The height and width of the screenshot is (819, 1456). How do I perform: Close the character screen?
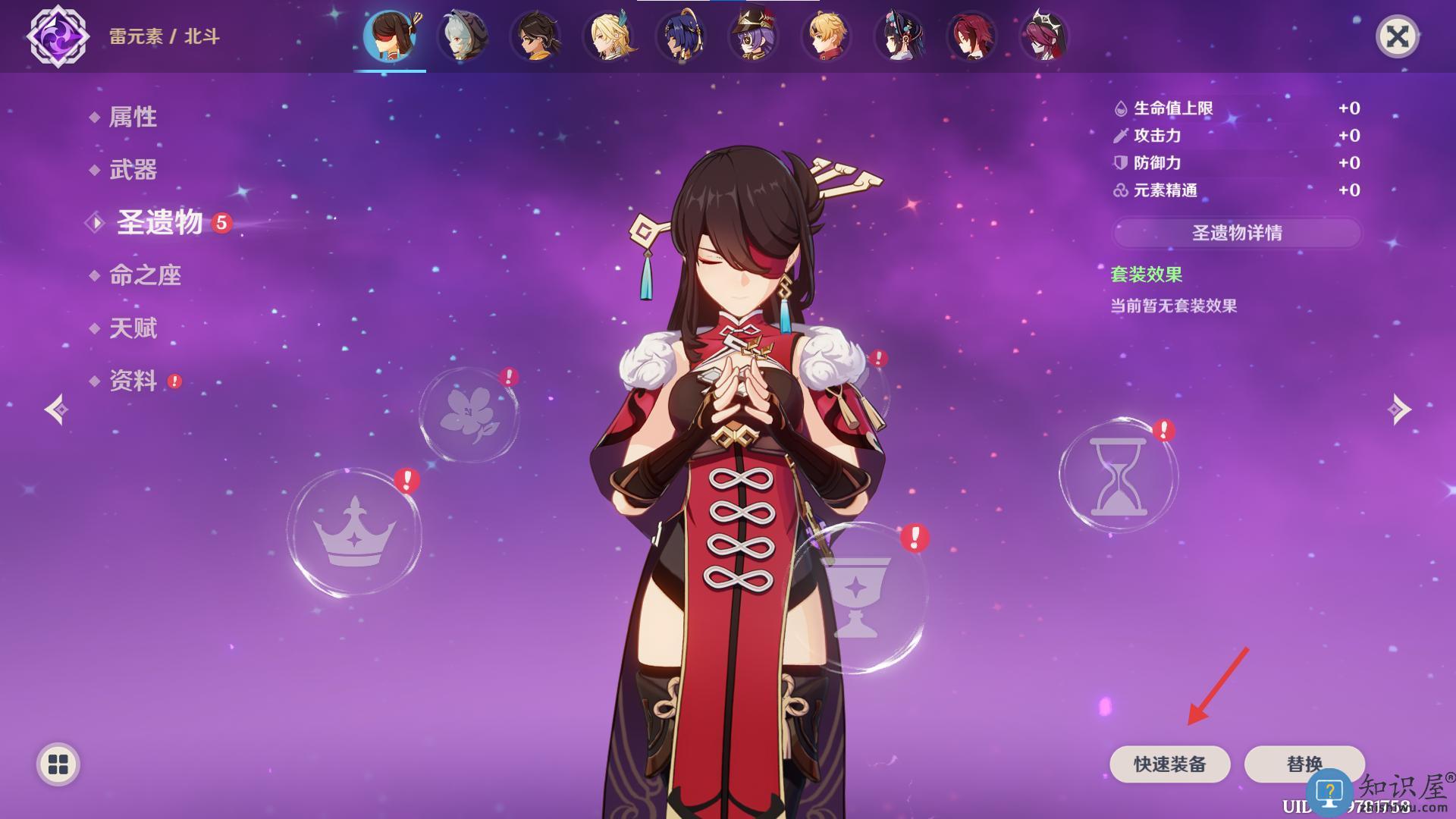pos(1397,36)
